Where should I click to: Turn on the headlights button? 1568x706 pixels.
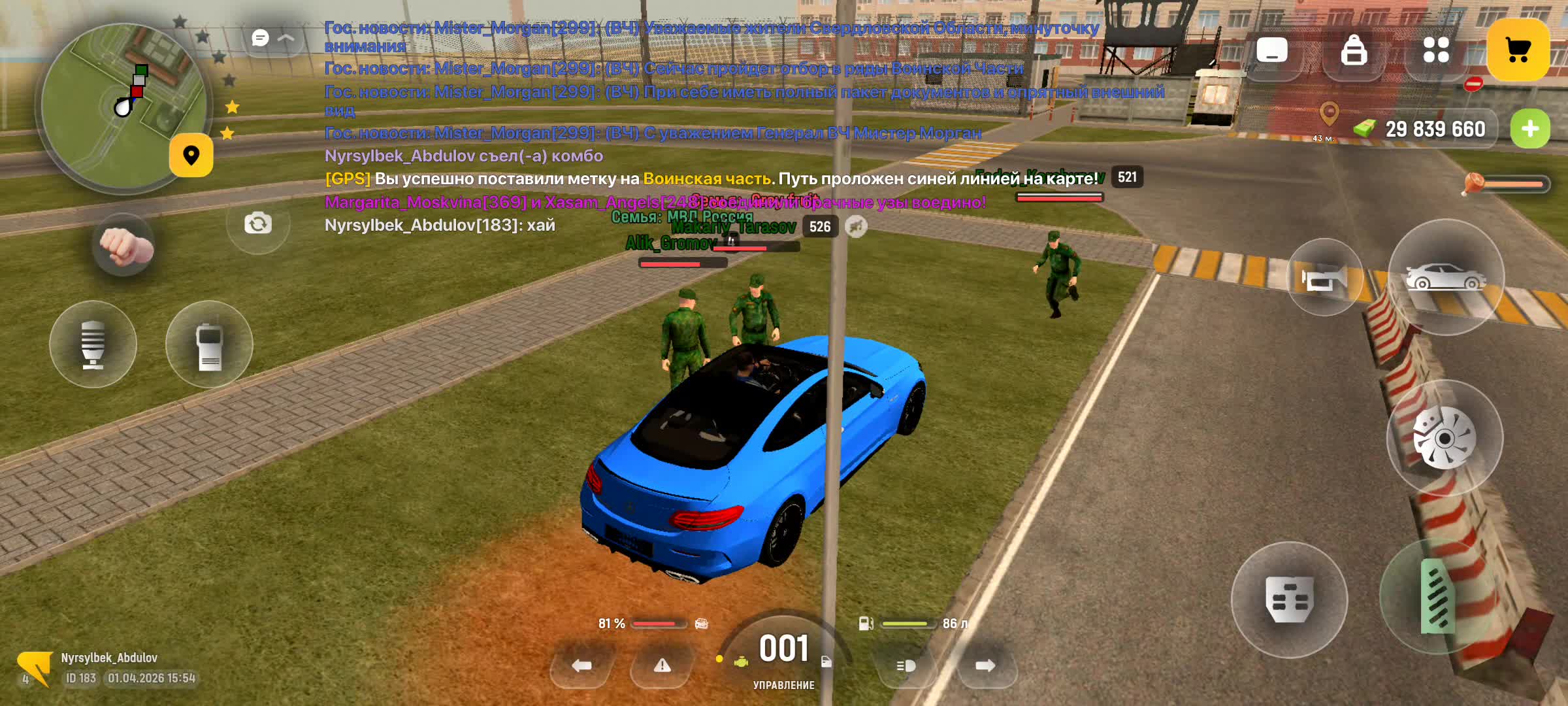point(906,665)
